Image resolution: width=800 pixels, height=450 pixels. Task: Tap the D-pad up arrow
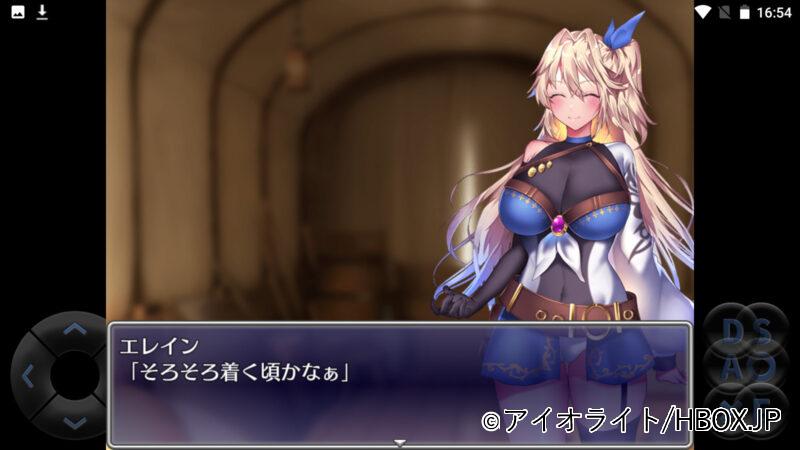(x=74, y=328)
